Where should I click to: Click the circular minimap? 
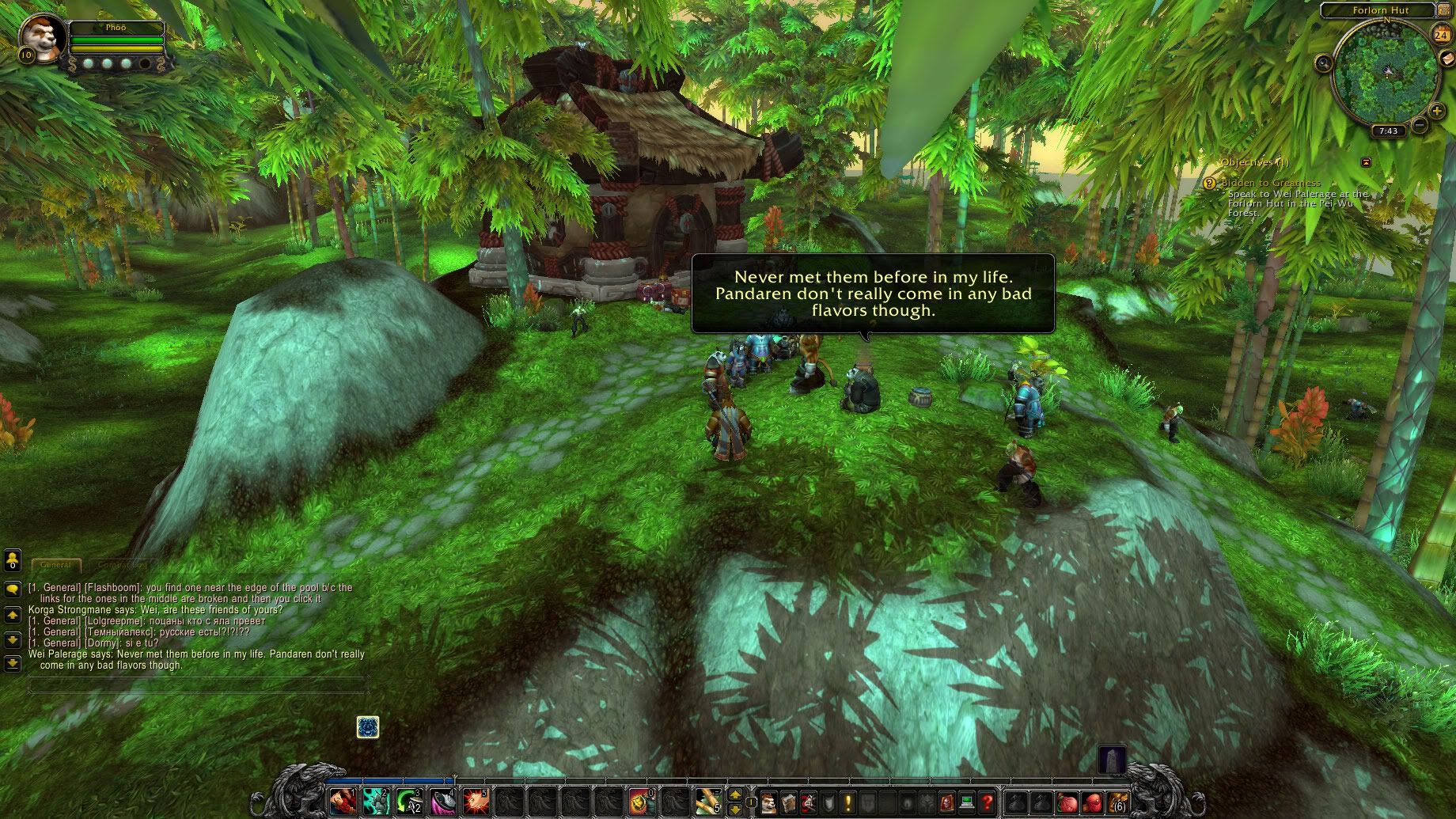pos(1386,74)
